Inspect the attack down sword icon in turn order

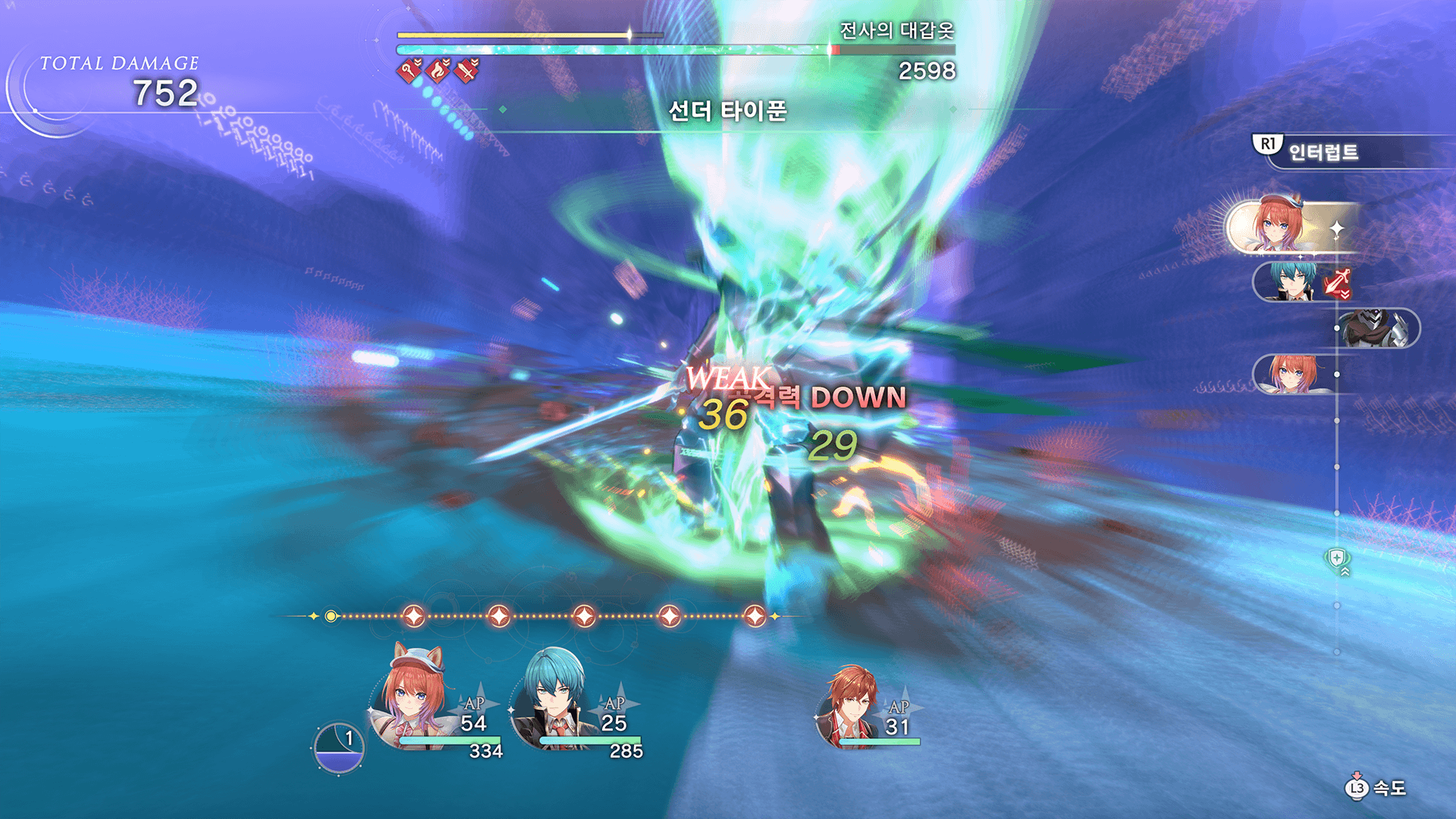coord(1338,283)
